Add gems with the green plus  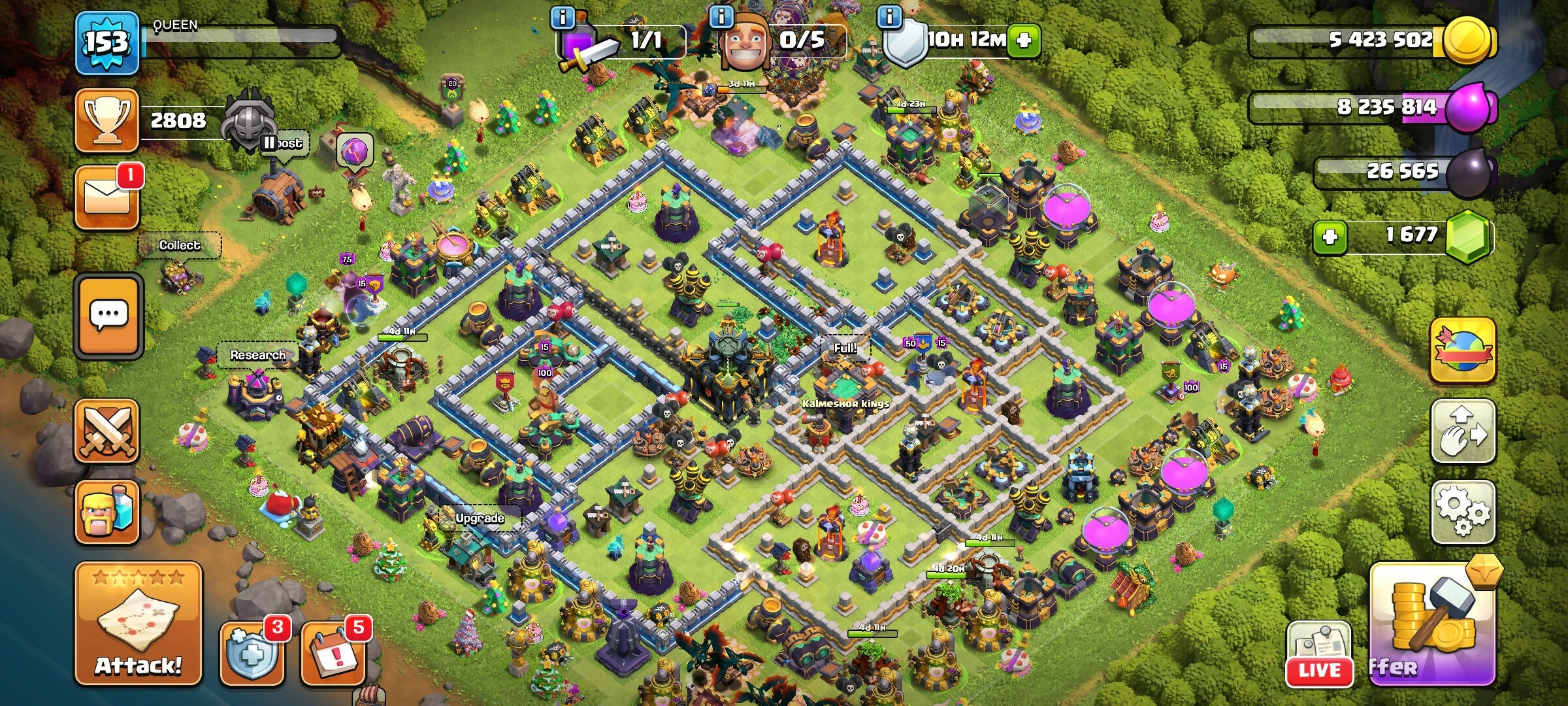pos(1330,236)
